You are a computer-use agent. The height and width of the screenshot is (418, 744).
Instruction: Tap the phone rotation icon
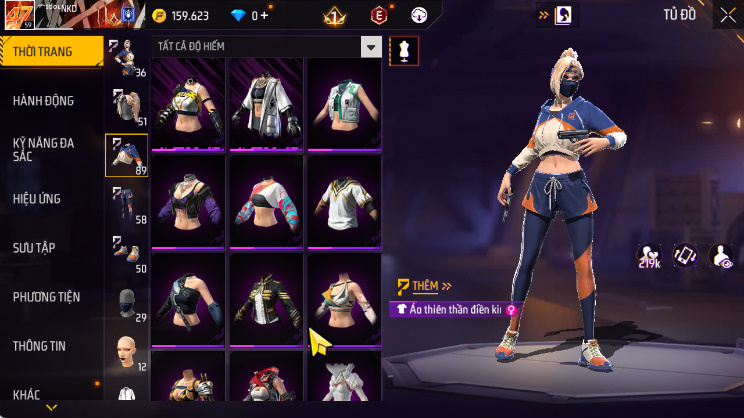pyautogui.click(x=685, y=256)
